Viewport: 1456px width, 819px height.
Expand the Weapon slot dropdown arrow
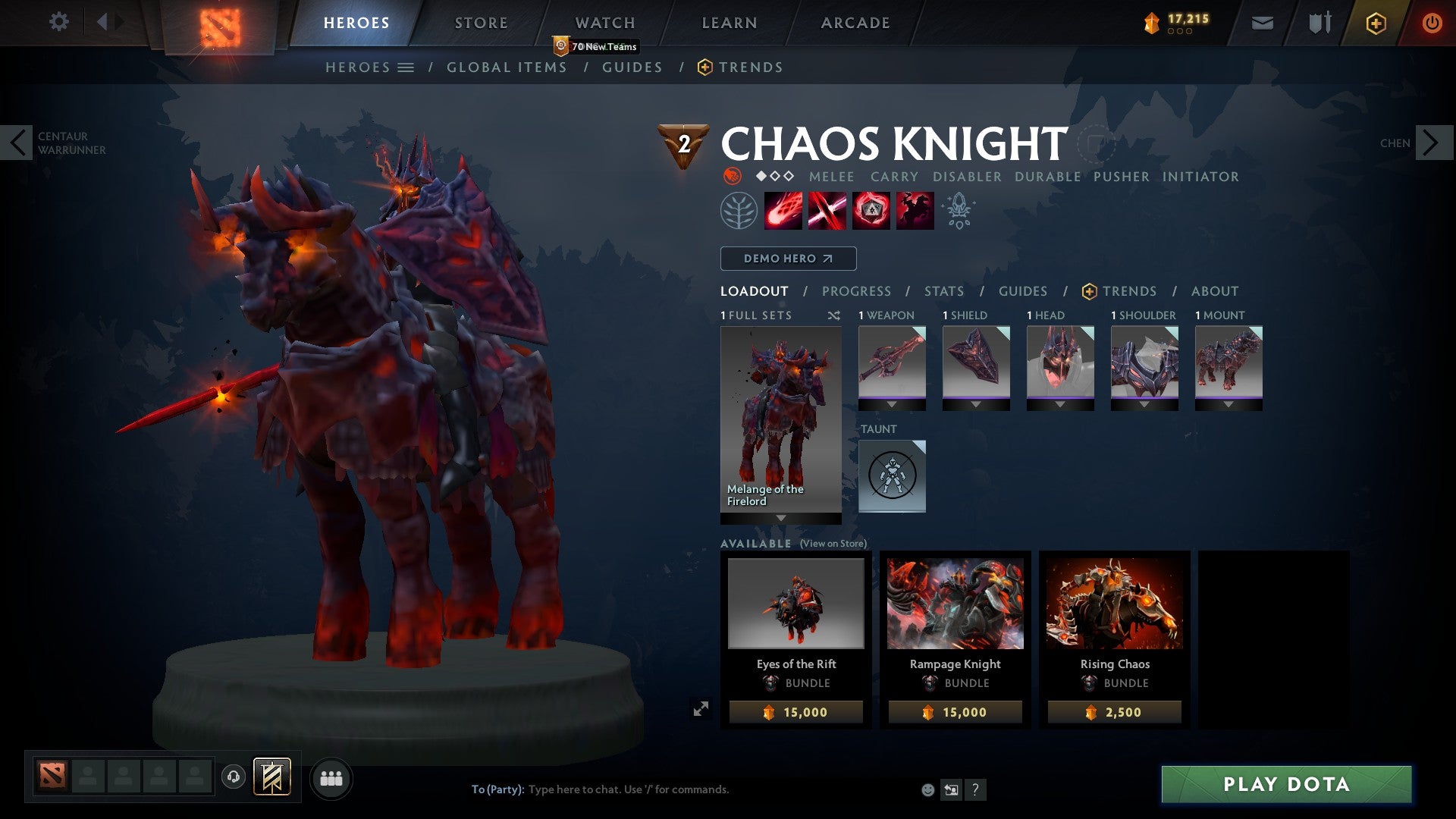coord(892,404)
